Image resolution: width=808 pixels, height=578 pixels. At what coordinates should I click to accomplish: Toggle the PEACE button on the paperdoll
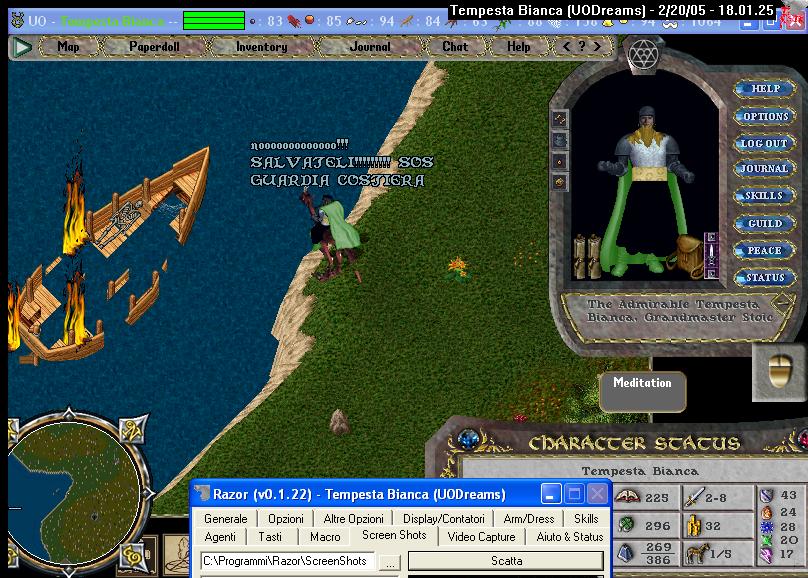(764, 250)
